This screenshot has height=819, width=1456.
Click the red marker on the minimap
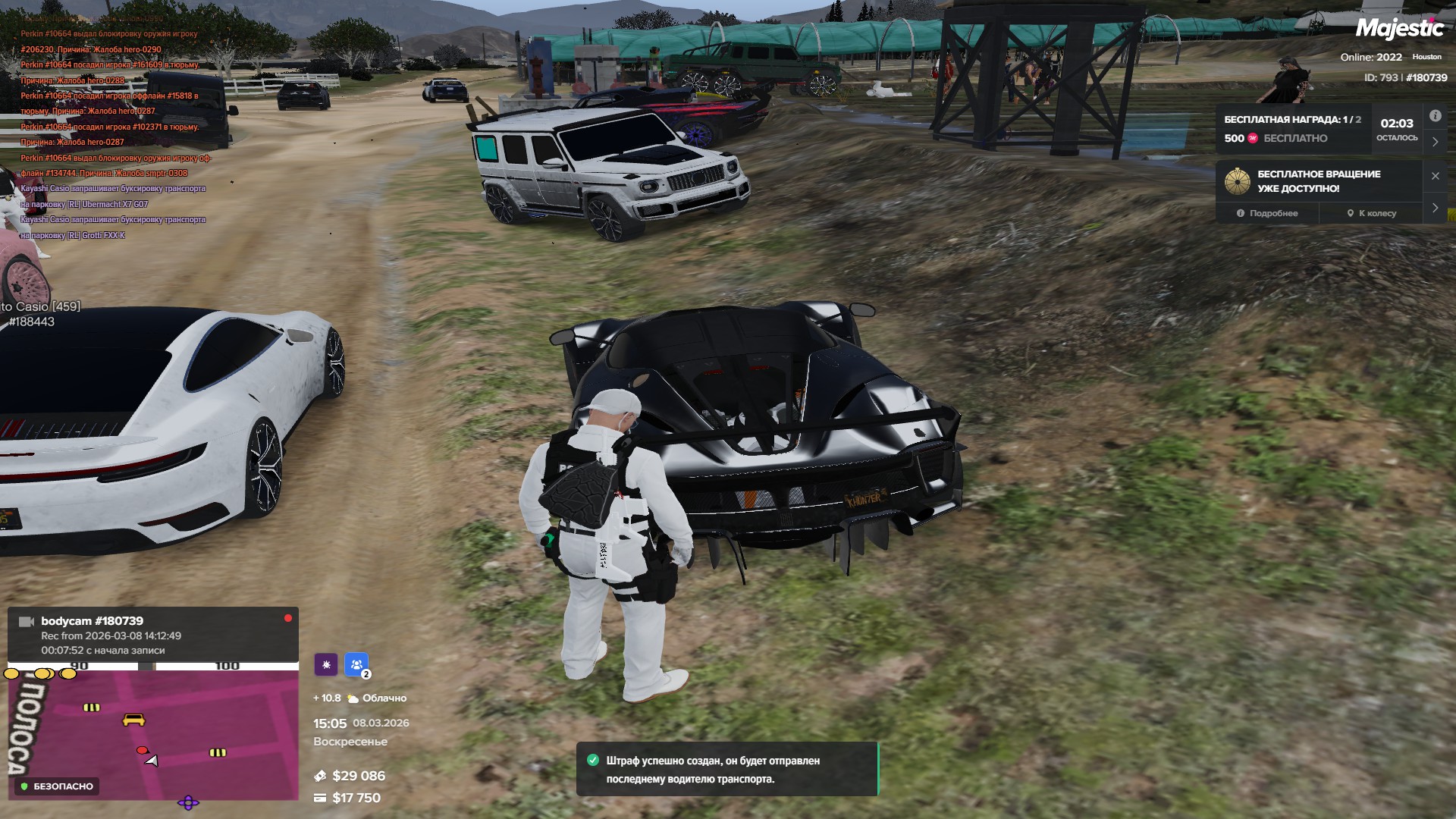click(x=142, y=750)
